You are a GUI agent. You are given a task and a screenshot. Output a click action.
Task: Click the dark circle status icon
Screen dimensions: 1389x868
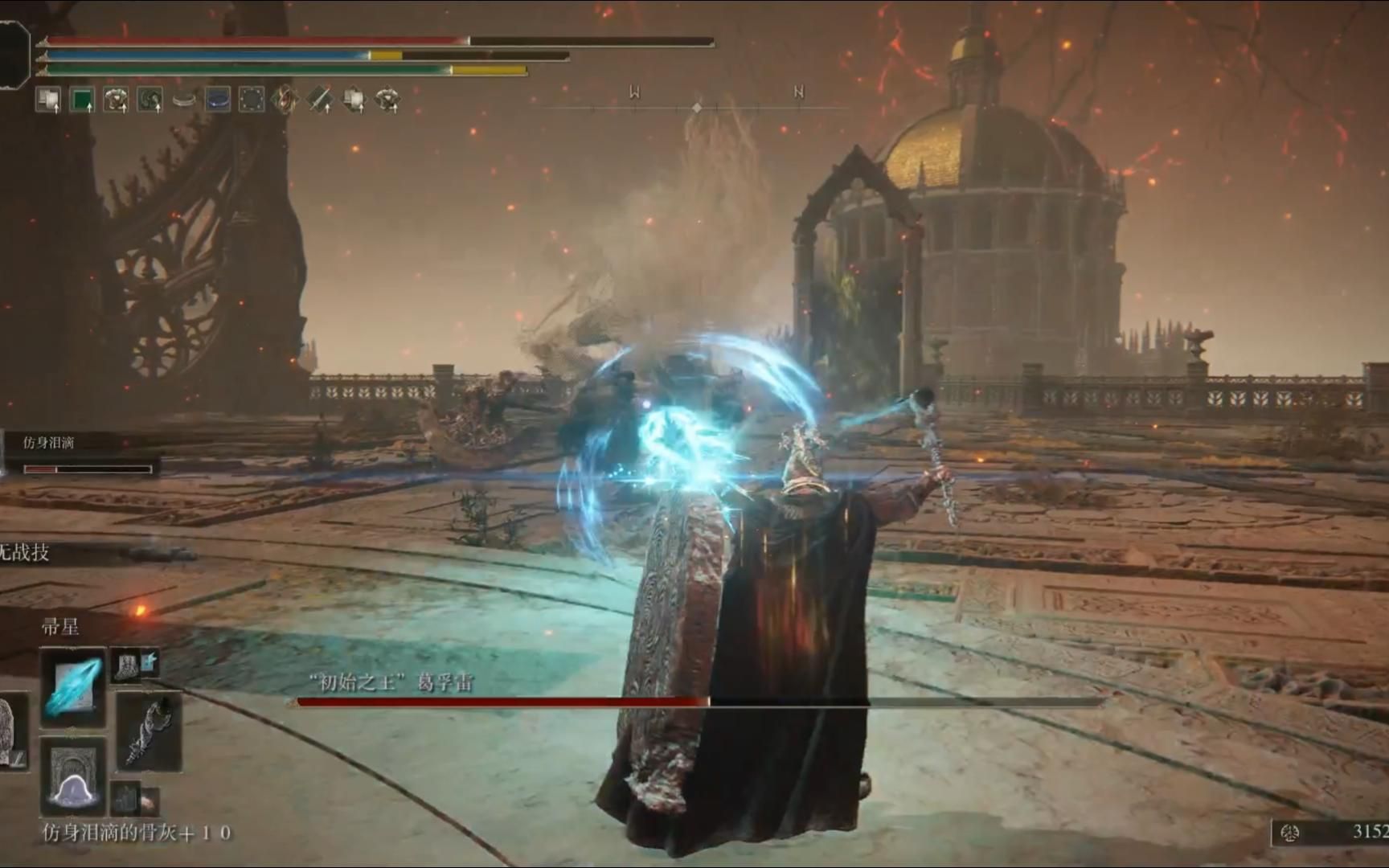tap(251, 100)
